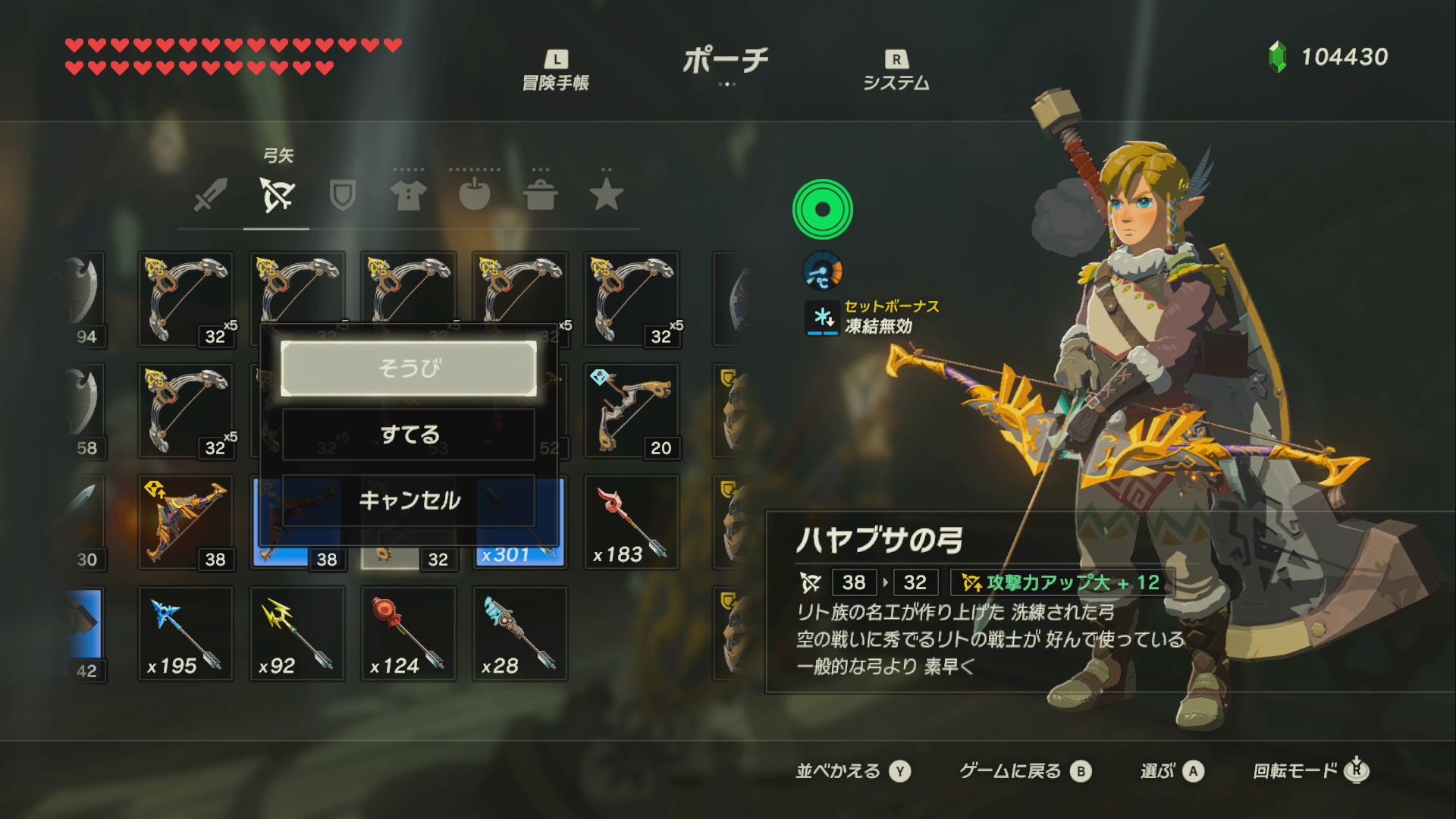Click ゲームに戻る to return to game
This screenshot has height=819, width=1456.
tap(1024, 771)
